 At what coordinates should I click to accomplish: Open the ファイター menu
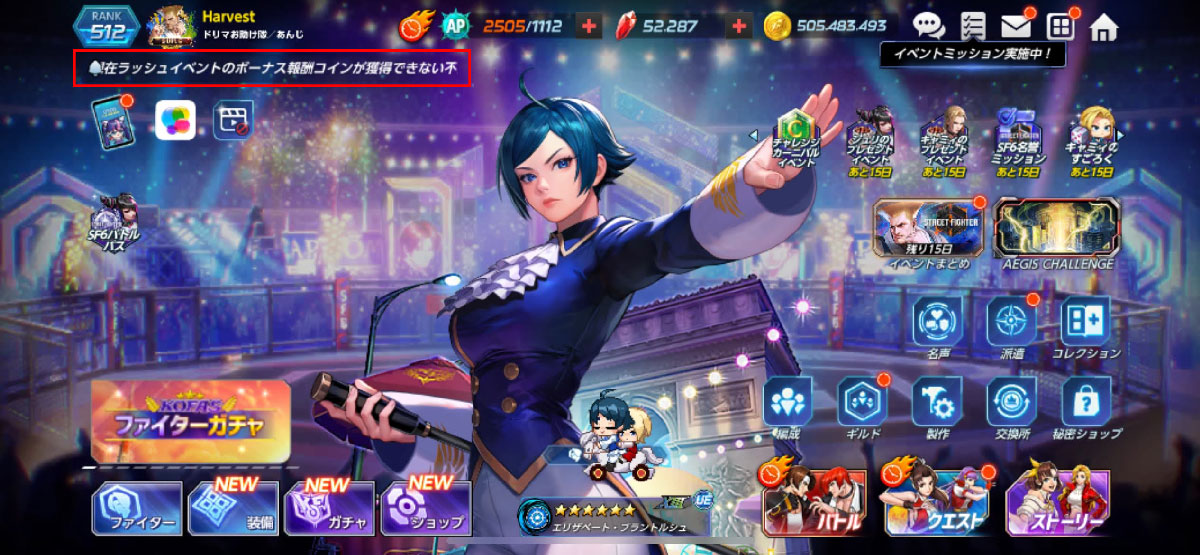(137, 508)
